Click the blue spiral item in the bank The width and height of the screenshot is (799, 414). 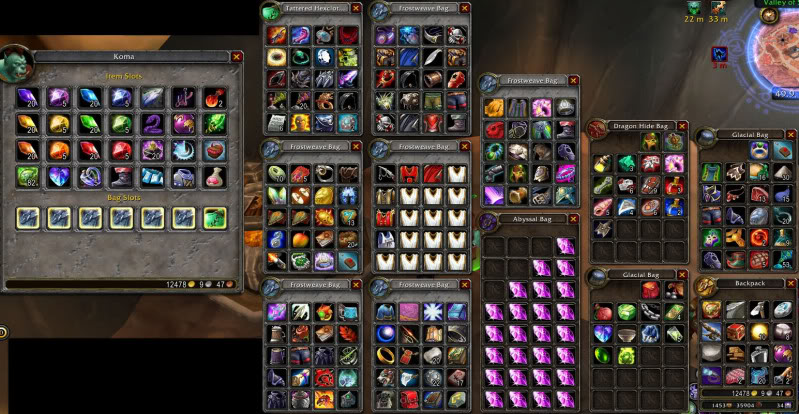click(183, 150)
